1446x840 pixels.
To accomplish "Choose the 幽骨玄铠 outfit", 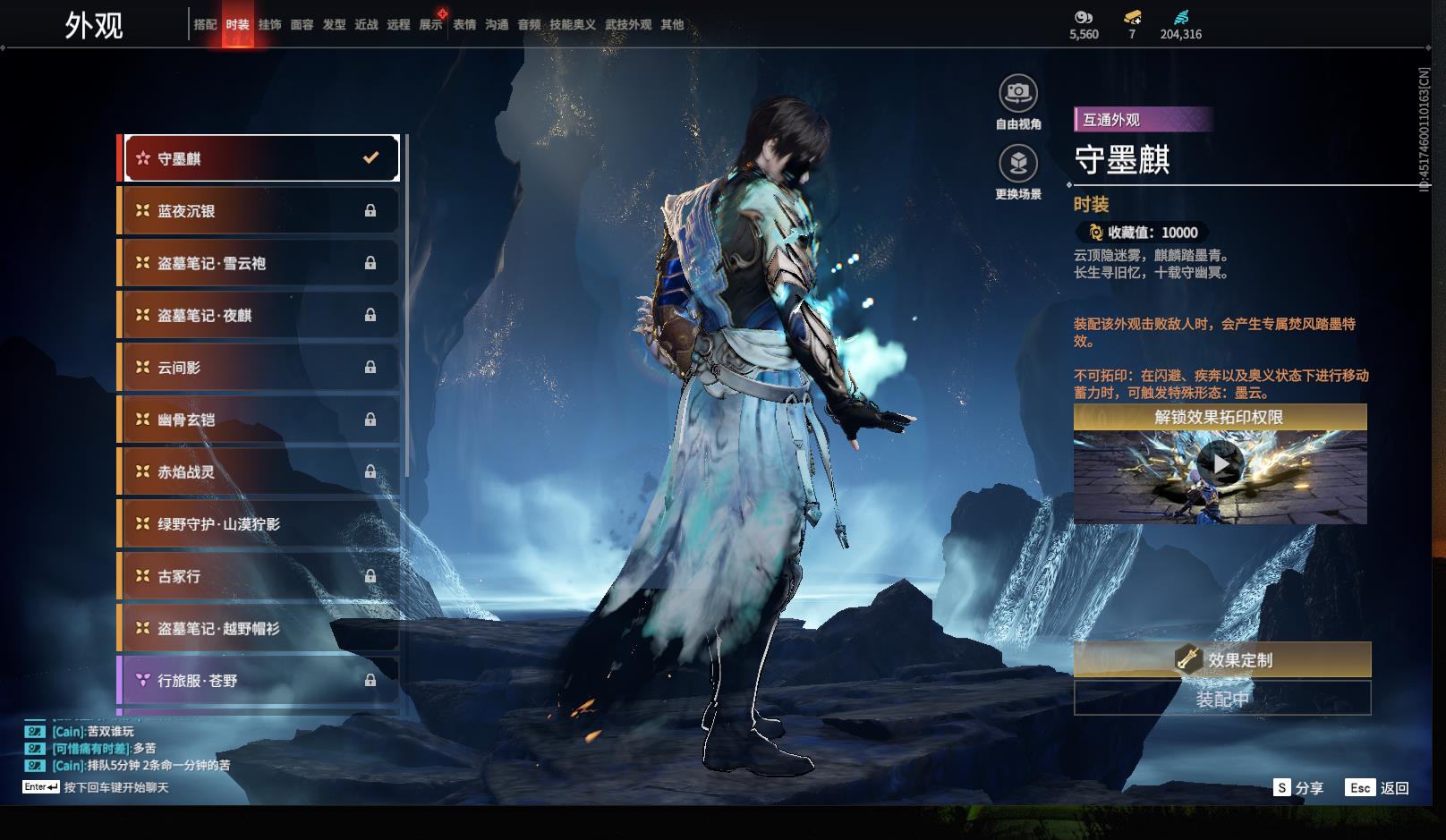I will (x=260, y=420).
